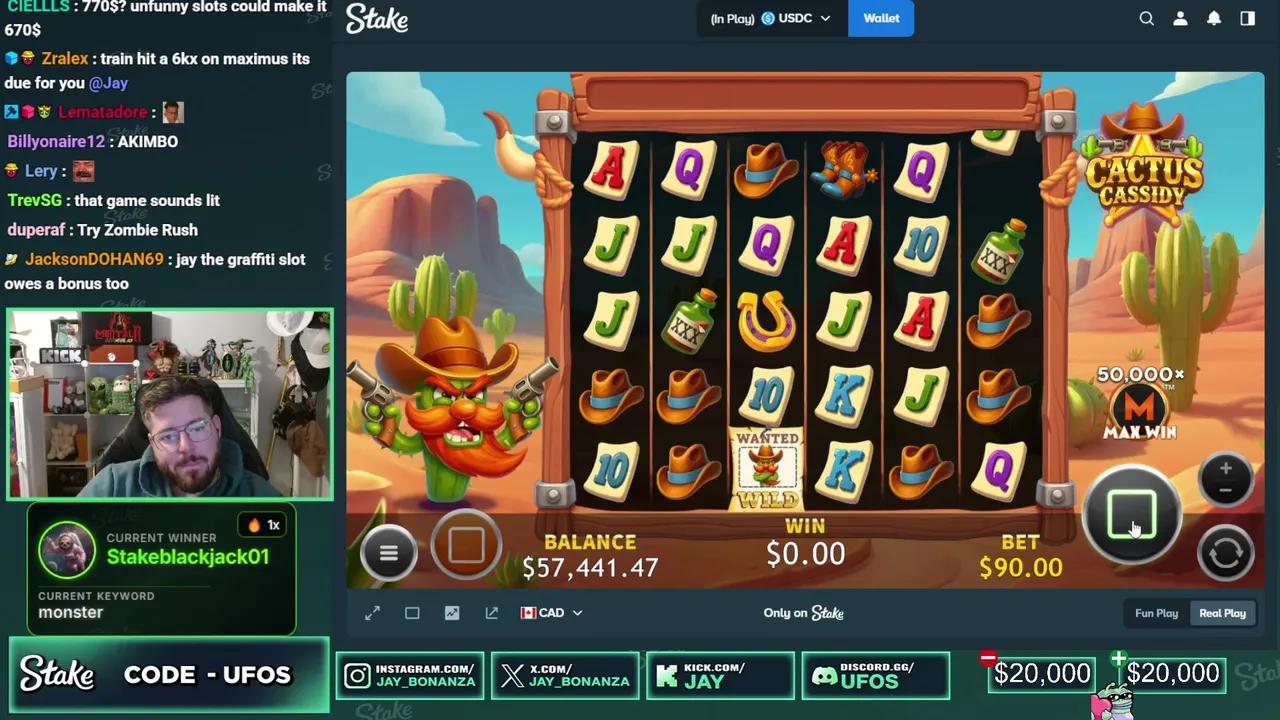Switch to Fun Play mode
The height and width of the screenshot is (720, 1280).
coord(1156,613)
